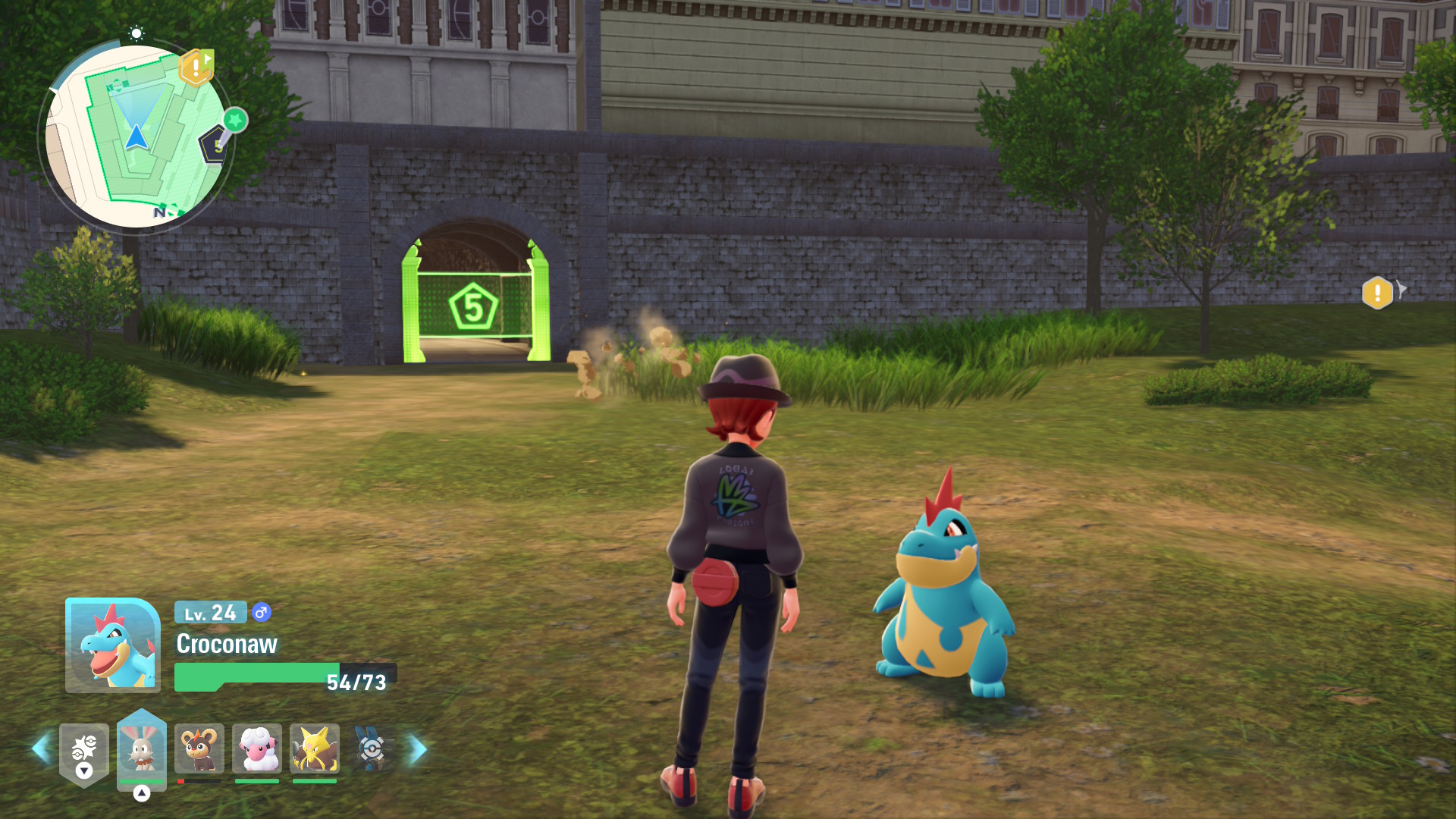This screenshot has height=819, width=1456.
Task: Choose Flaaffy in the party bar
Action: [x=257, y=749]
